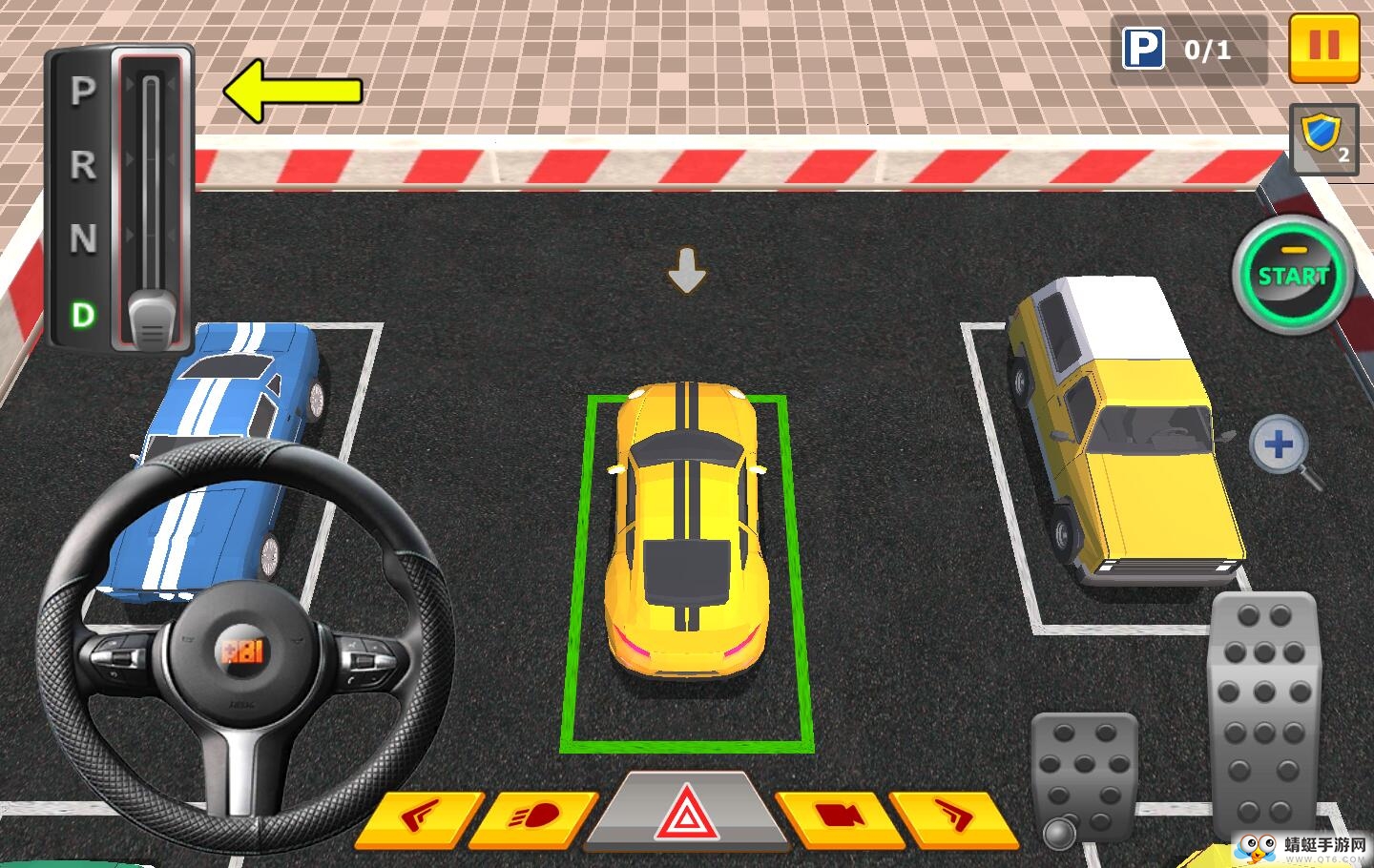Zoom in with the magnifying glass icon
Screen dimensions: 1374x868
(1280, 444)
